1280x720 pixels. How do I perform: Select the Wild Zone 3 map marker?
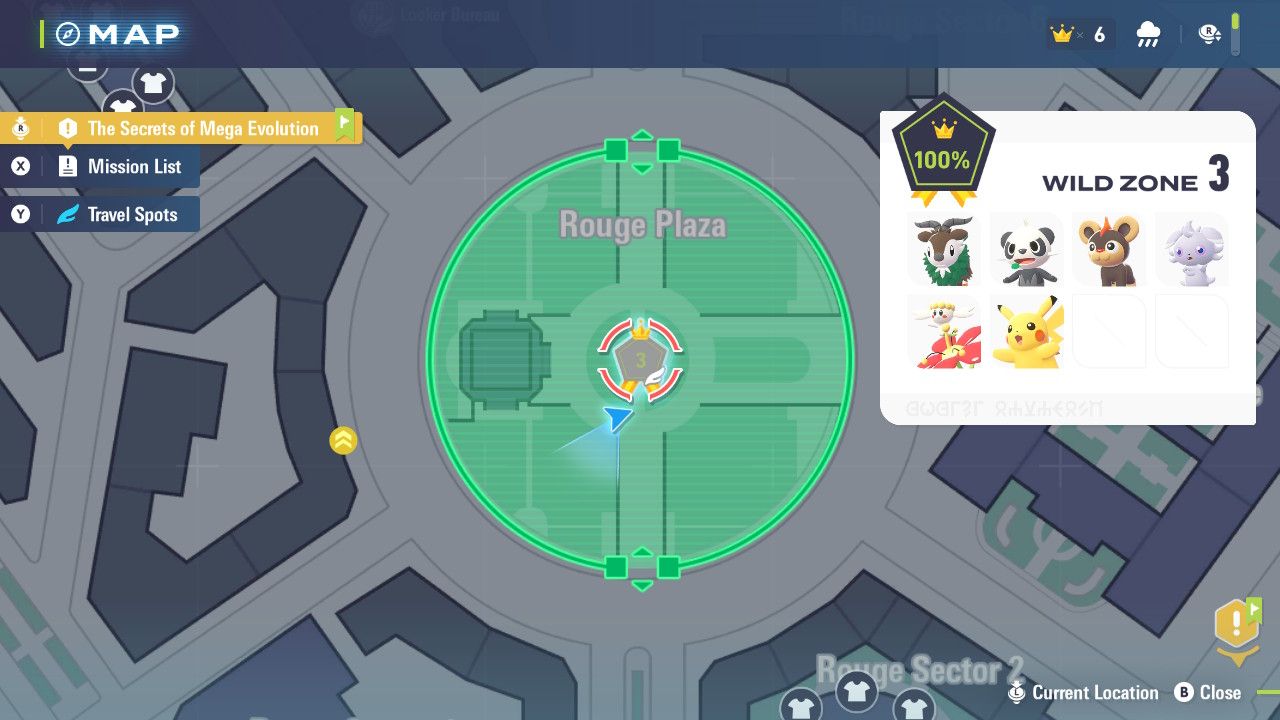pyautogui.click(x=640, y=360)
